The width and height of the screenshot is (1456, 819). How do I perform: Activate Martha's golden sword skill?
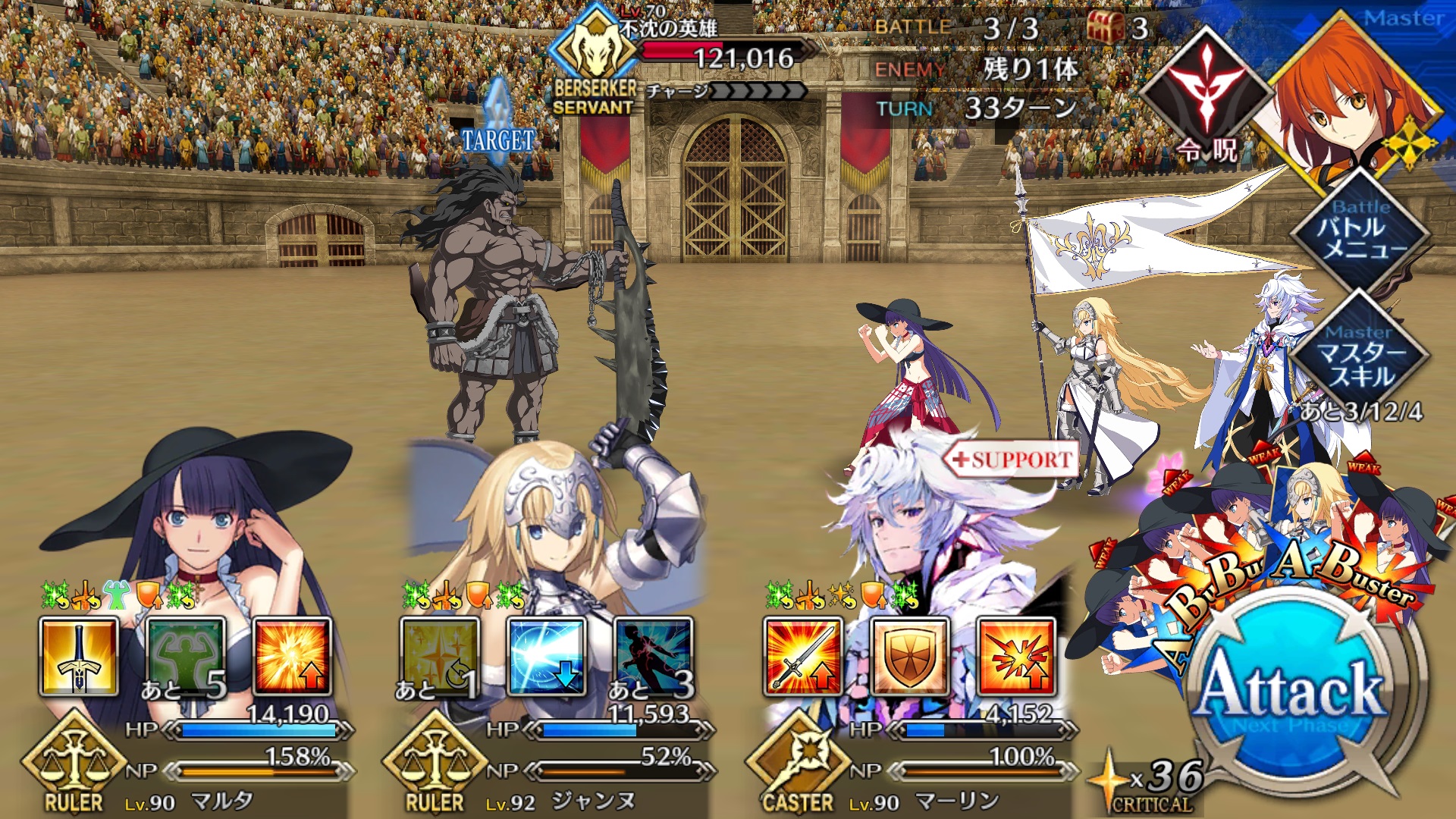click(79, 657)
